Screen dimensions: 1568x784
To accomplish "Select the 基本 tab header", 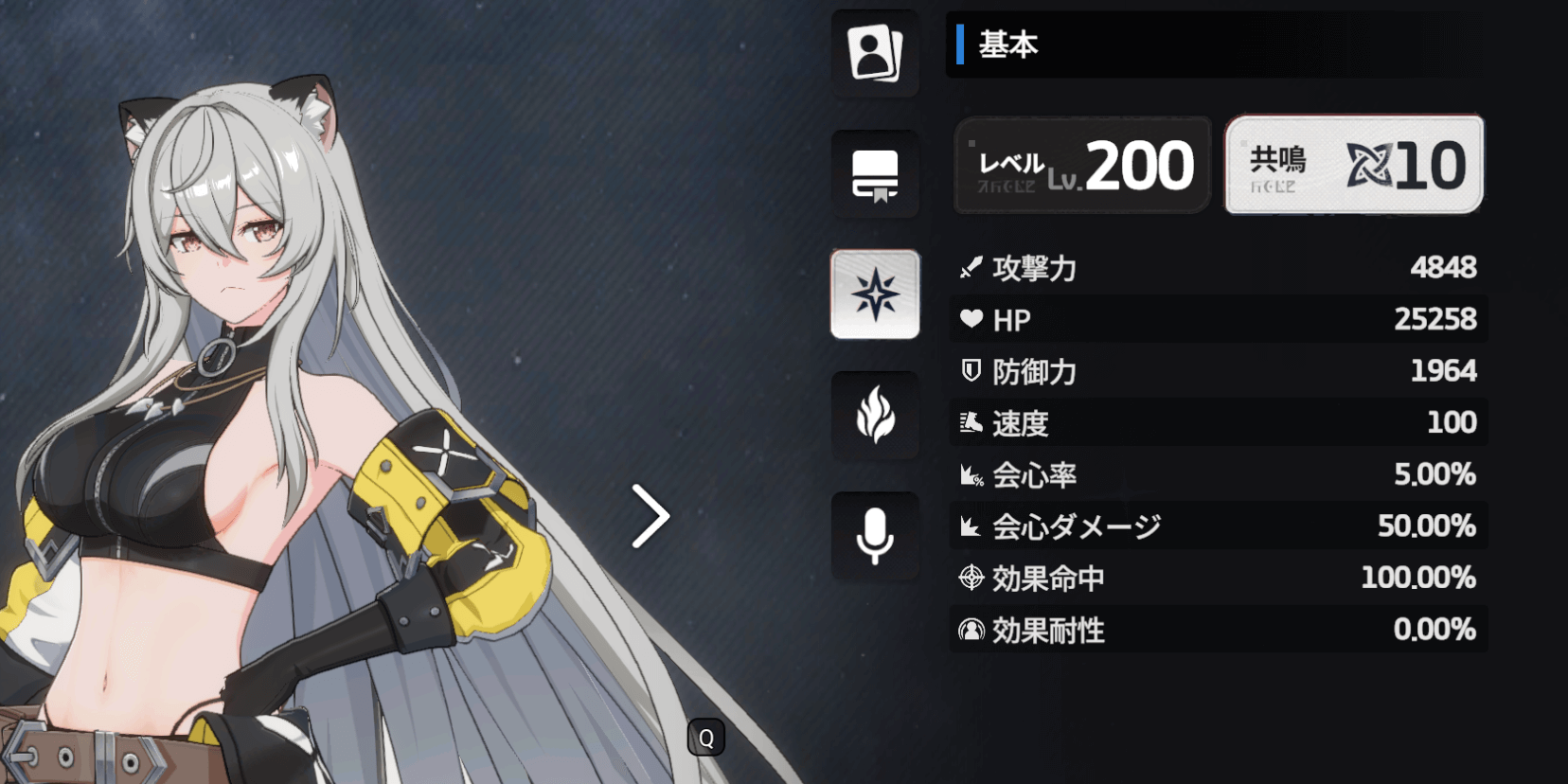I will tap(1007, 44).
